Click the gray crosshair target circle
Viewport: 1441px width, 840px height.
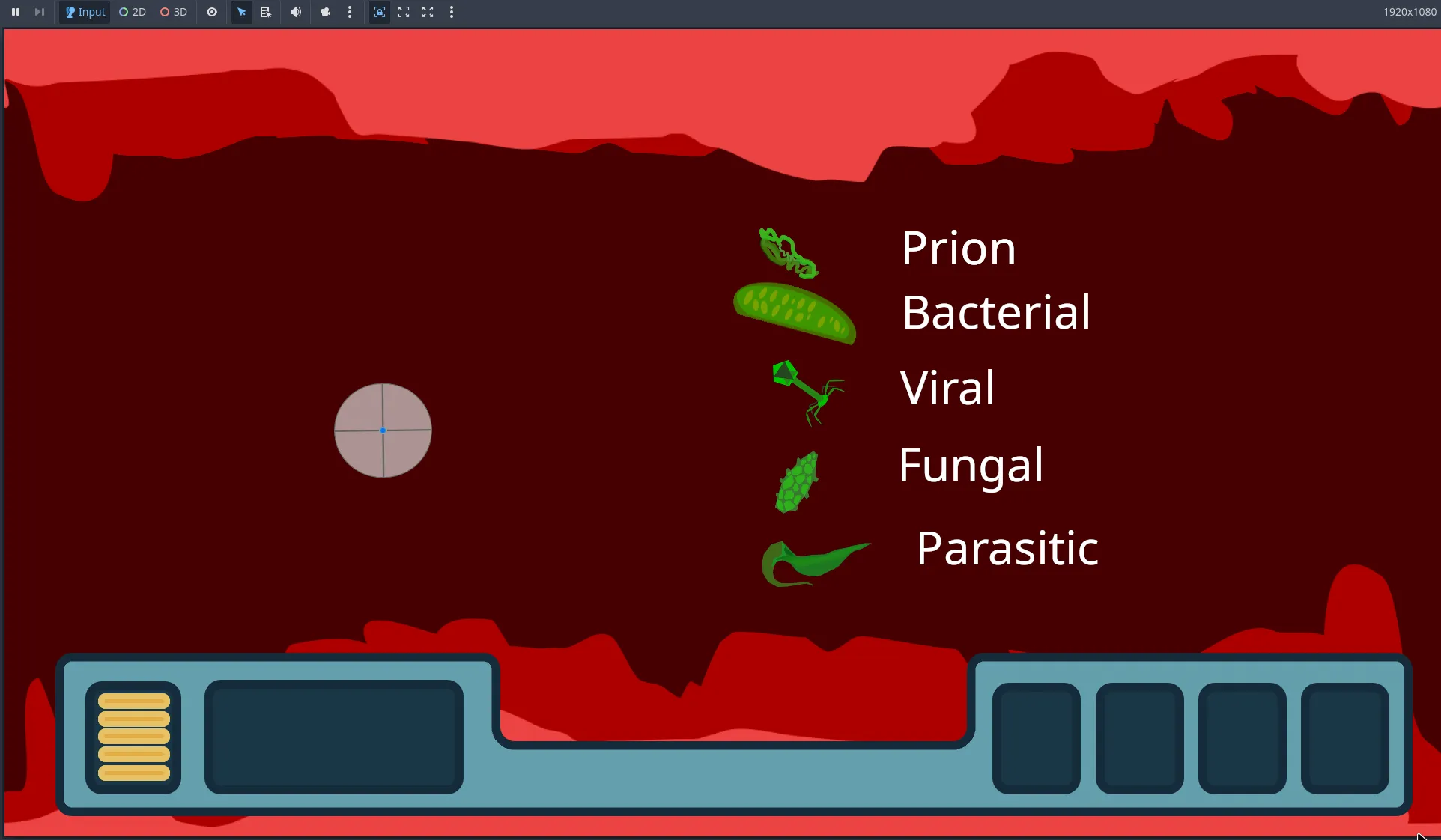[x=383, y=431]
